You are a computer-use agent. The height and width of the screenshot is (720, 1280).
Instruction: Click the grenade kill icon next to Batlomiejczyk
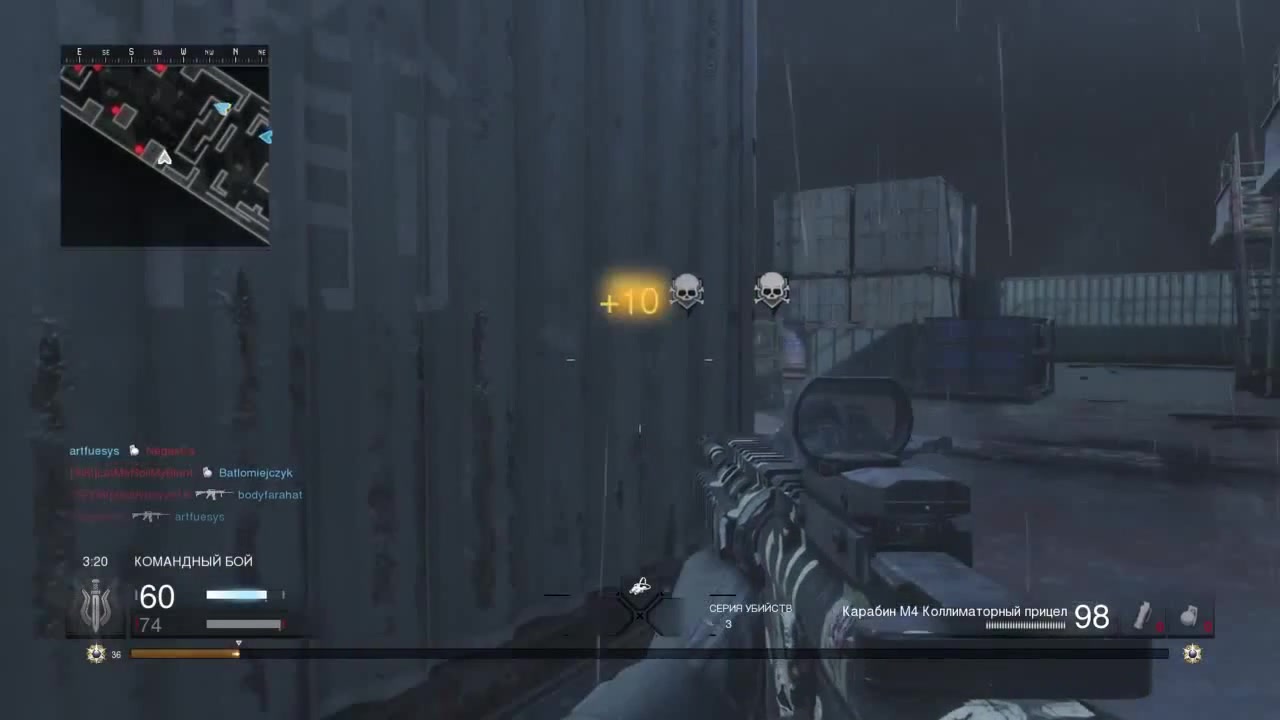tap(206, 472)
